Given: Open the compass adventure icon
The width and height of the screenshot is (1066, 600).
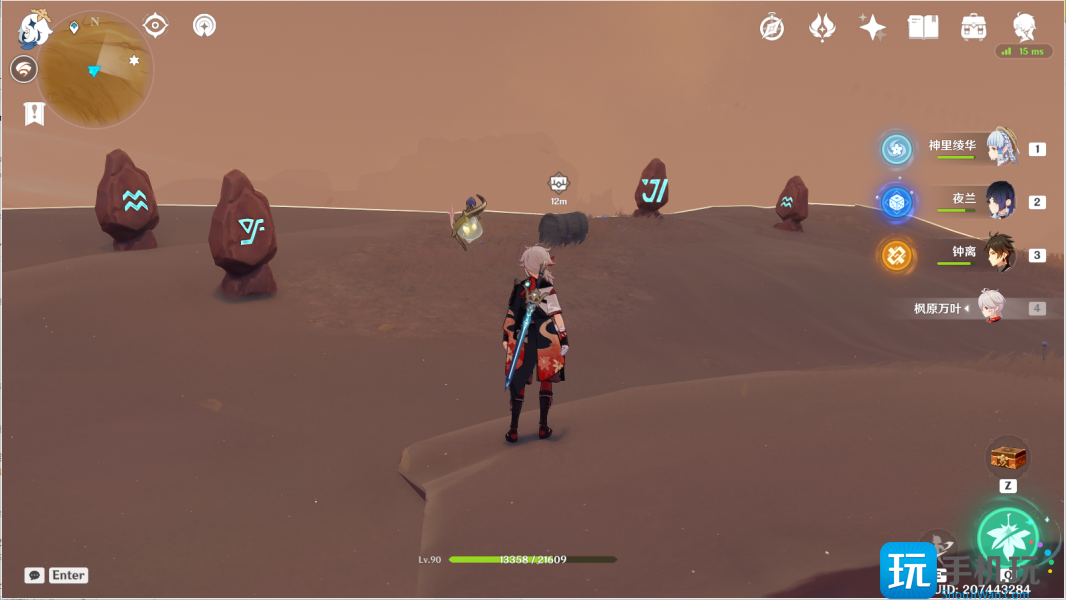Looking at the screenshot, I should 772,28.
